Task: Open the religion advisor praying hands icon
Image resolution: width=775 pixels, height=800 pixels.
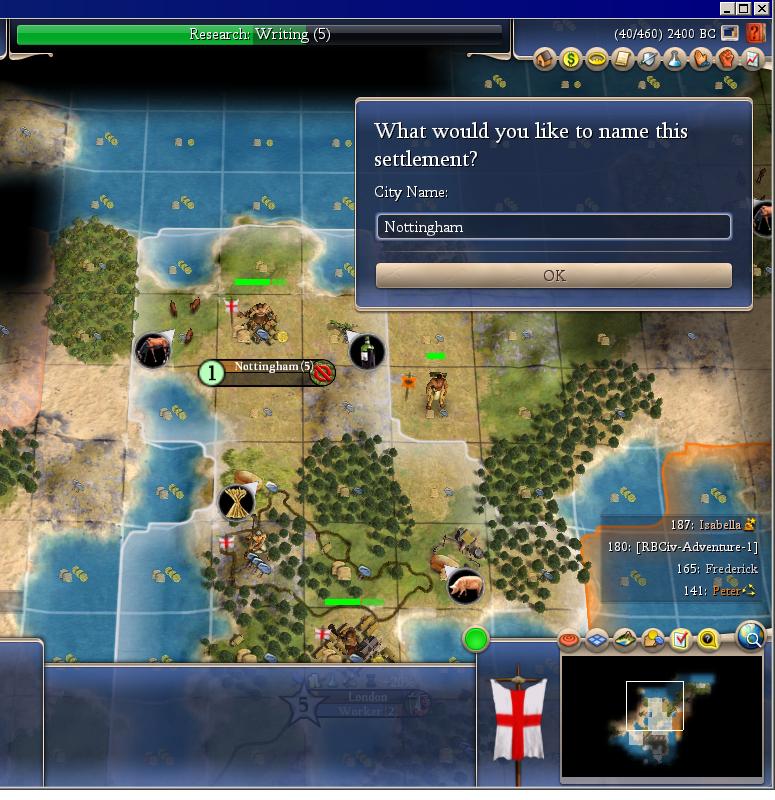Action: 701,59
